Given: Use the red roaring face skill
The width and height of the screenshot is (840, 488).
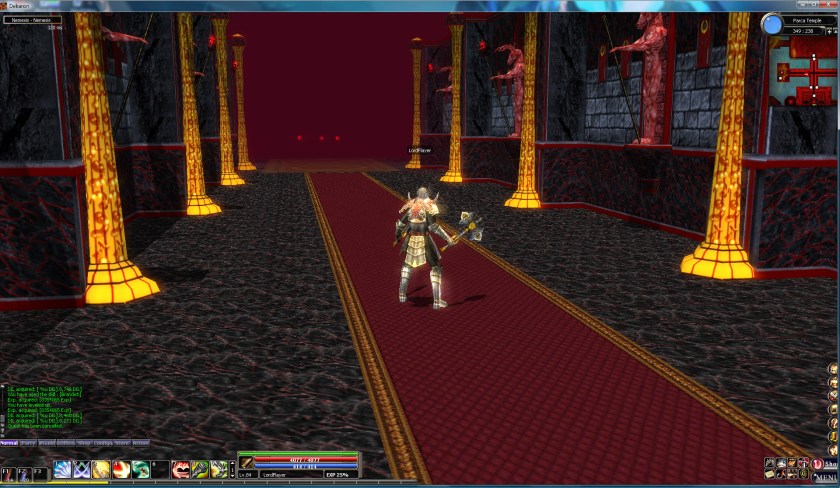Looking at the screenshot, I should click(x=180, y=469).
